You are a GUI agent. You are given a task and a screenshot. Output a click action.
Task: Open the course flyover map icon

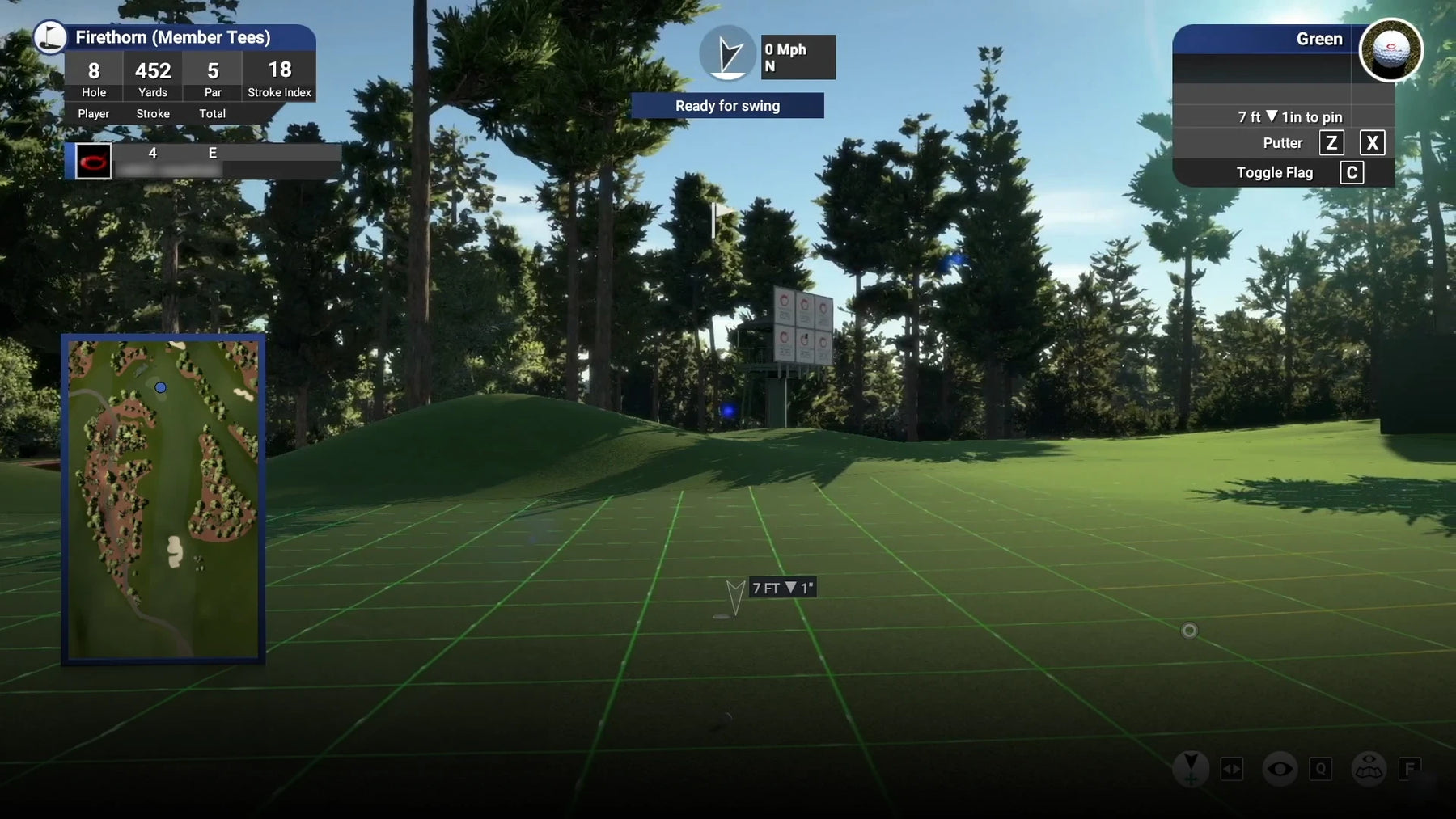(1369, 768)
